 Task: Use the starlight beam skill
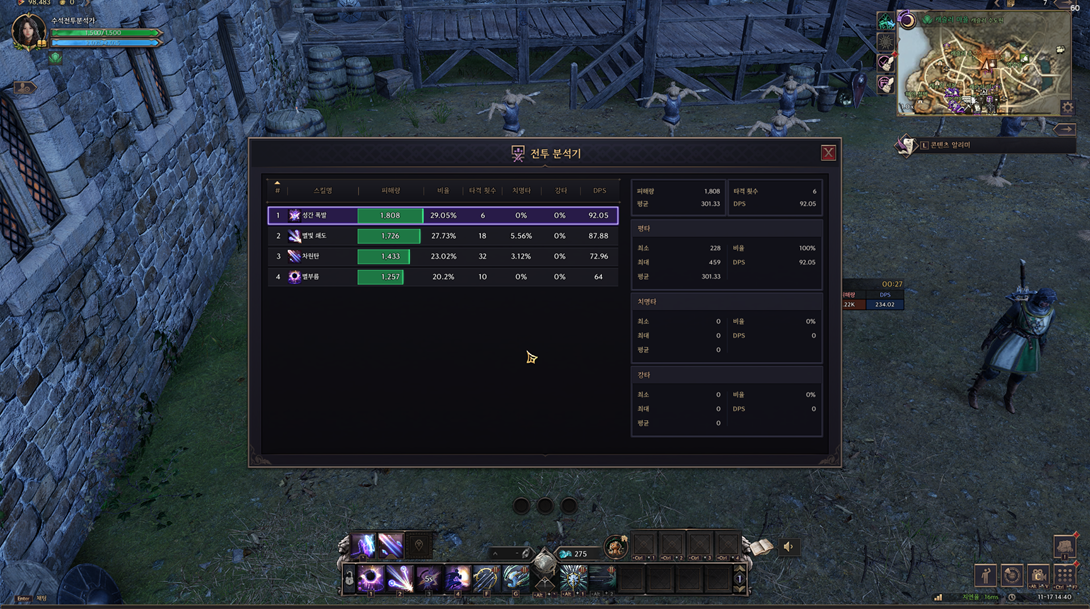[400, 578]
